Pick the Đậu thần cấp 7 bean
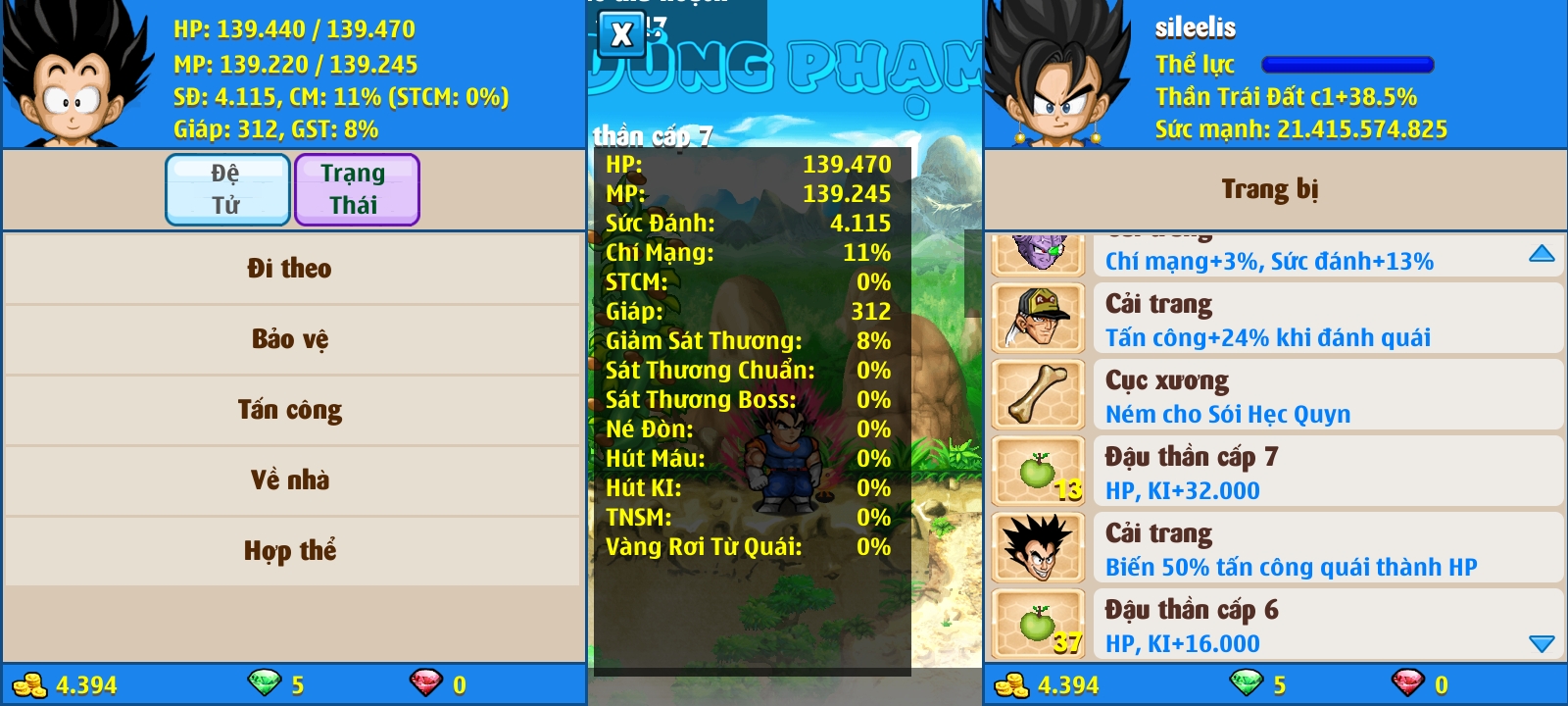1568x706 pixels. [x=1274, y=472]
